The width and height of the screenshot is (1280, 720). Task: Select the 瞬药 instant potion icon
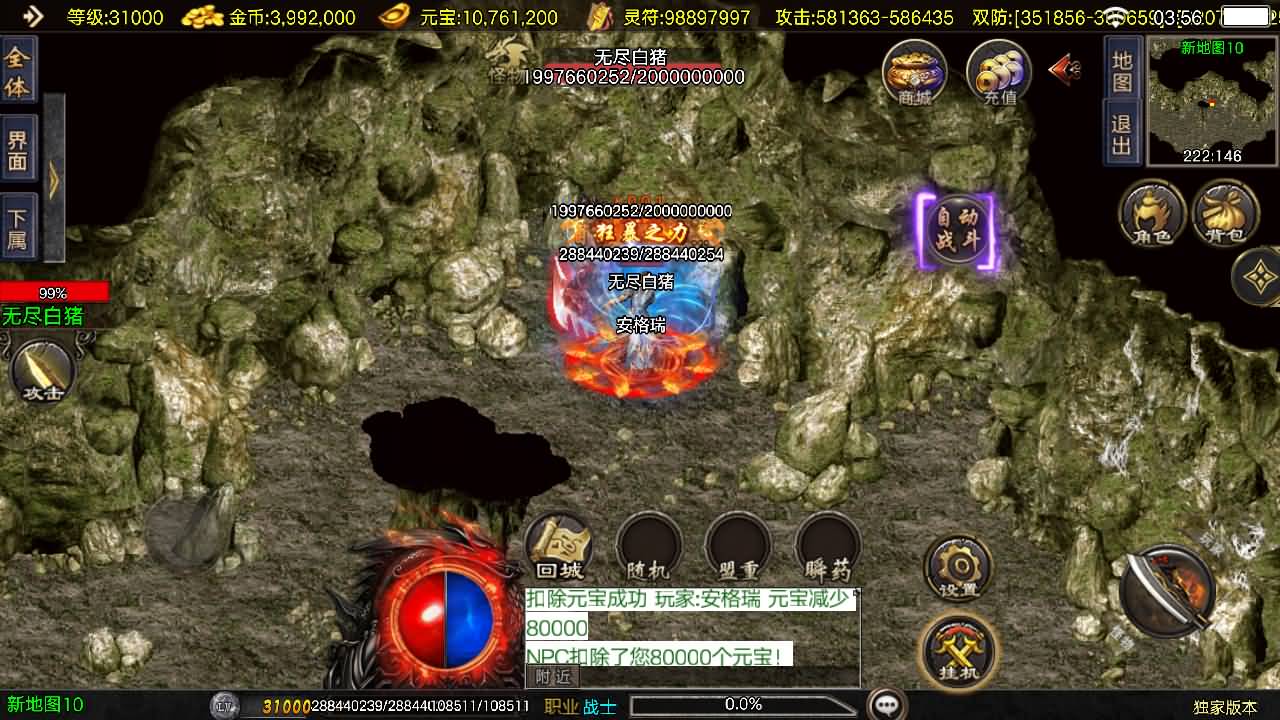828,548
